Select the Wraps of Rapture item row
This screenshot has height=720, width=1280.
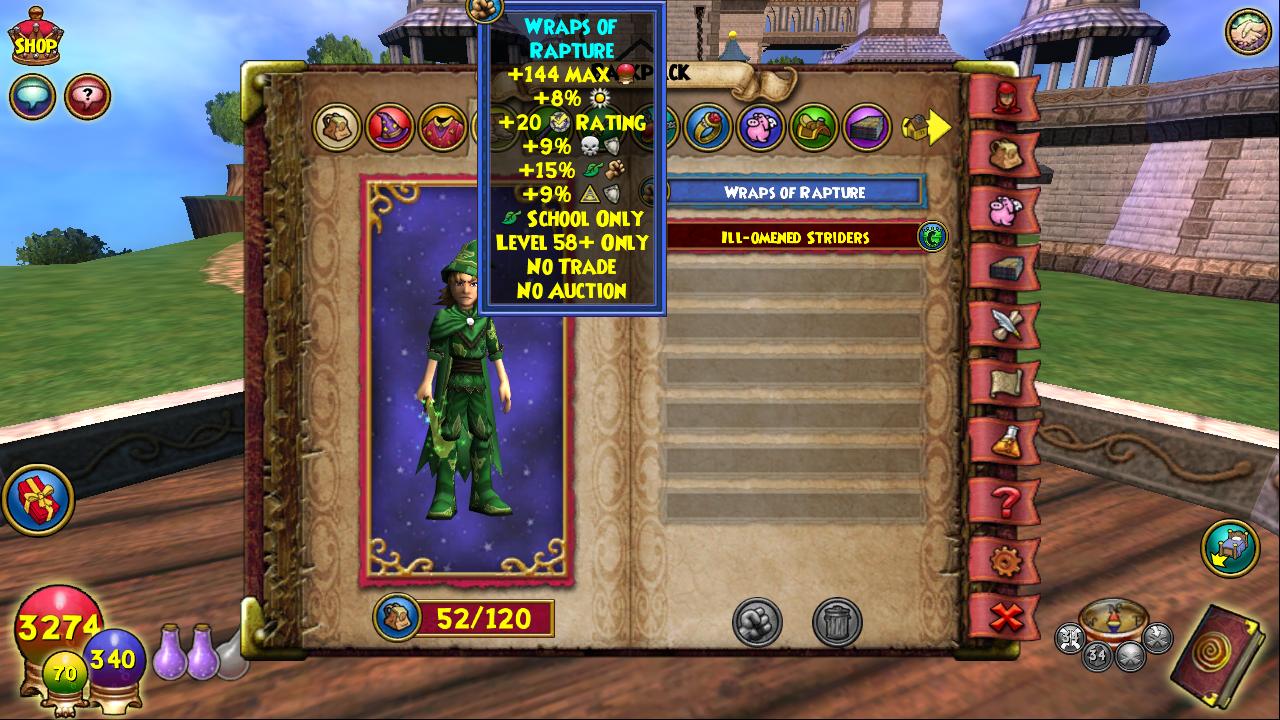tap(795, 192)
